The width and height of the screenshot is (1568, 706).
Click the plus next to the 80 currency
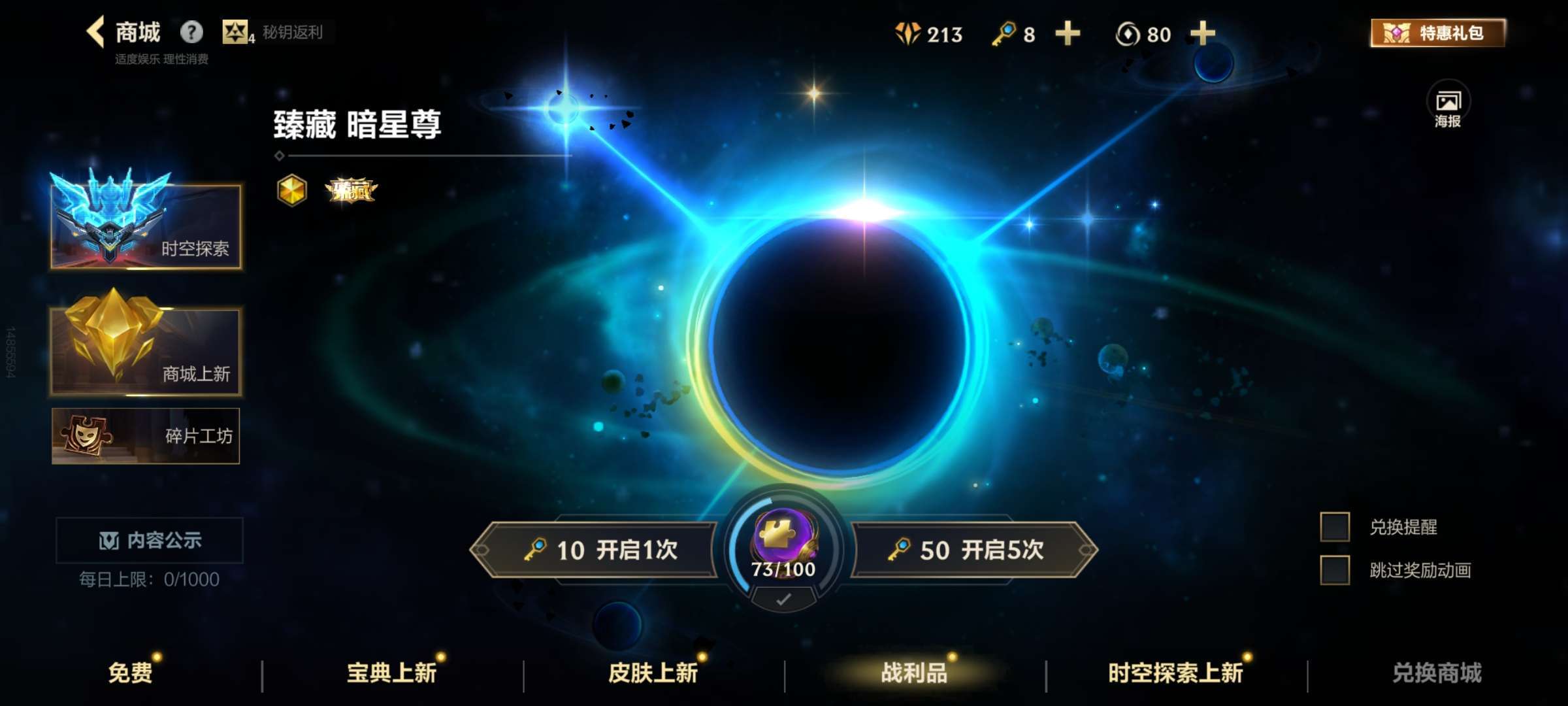point(1202,33)
